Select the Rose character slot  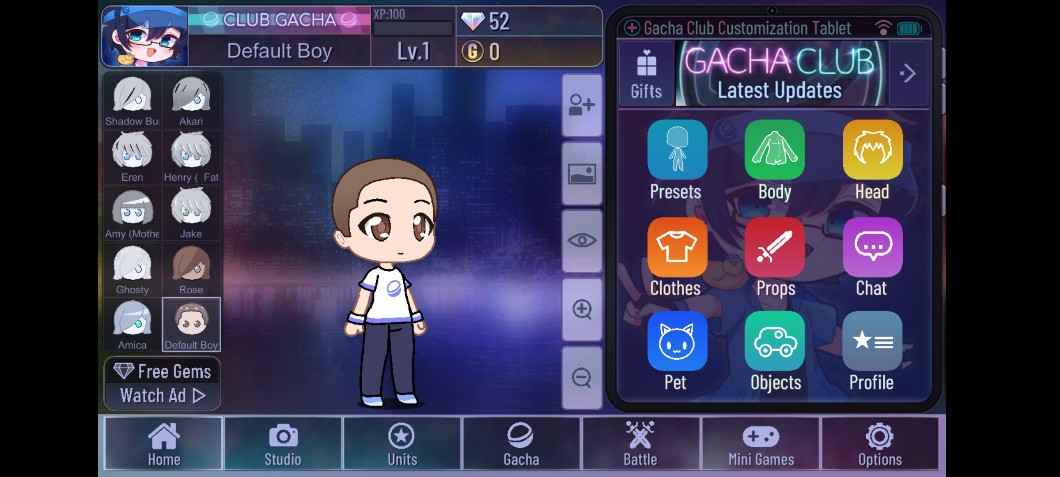(x=191, y=269)
